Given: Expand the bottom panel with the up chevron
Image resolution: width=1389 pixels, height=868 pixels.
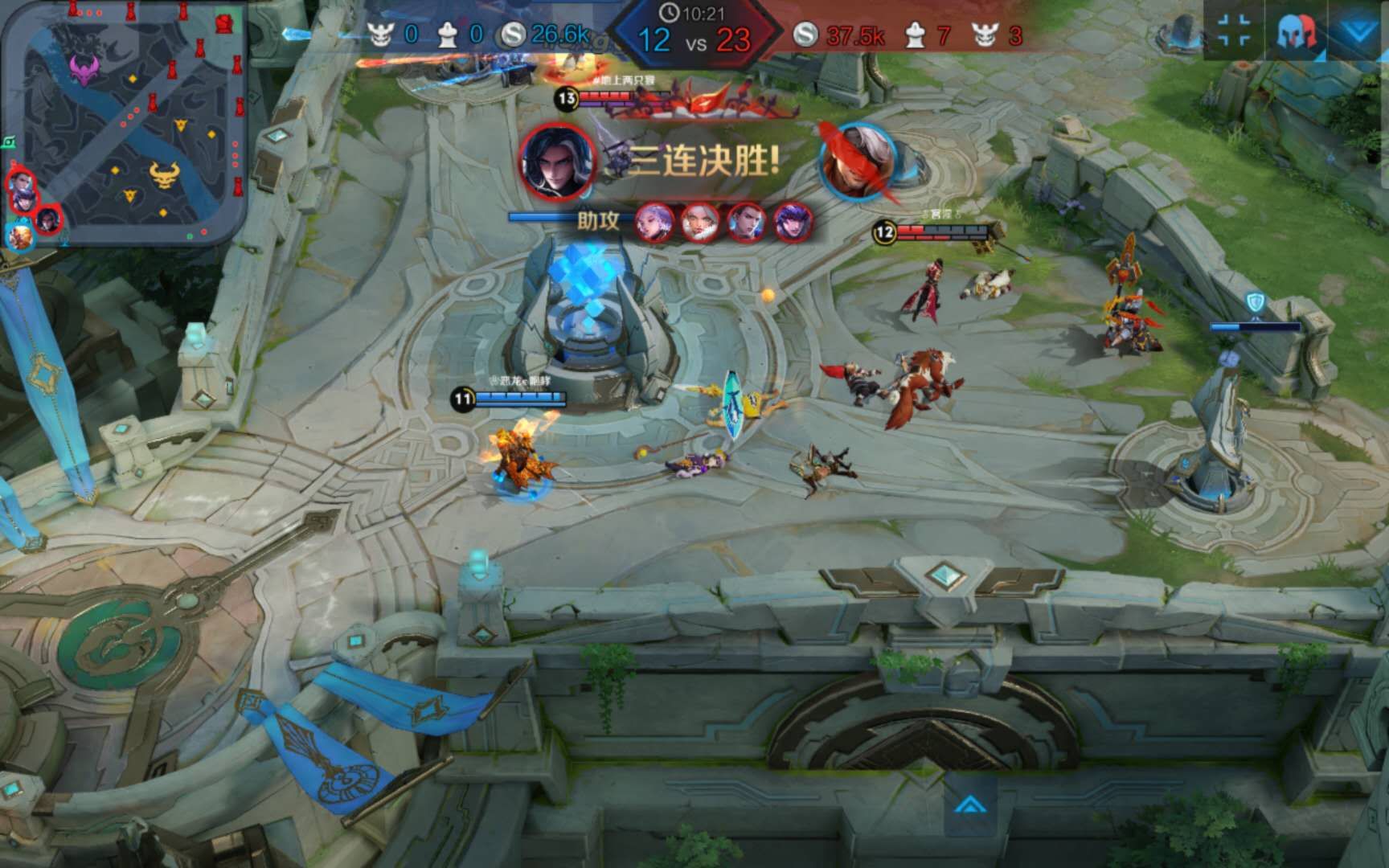Looking at the screenshot, I should [970, 804].
